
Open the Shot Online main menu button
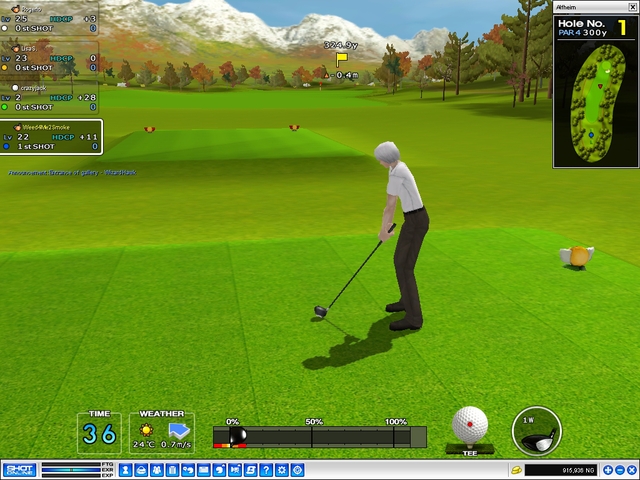(20, 470)
